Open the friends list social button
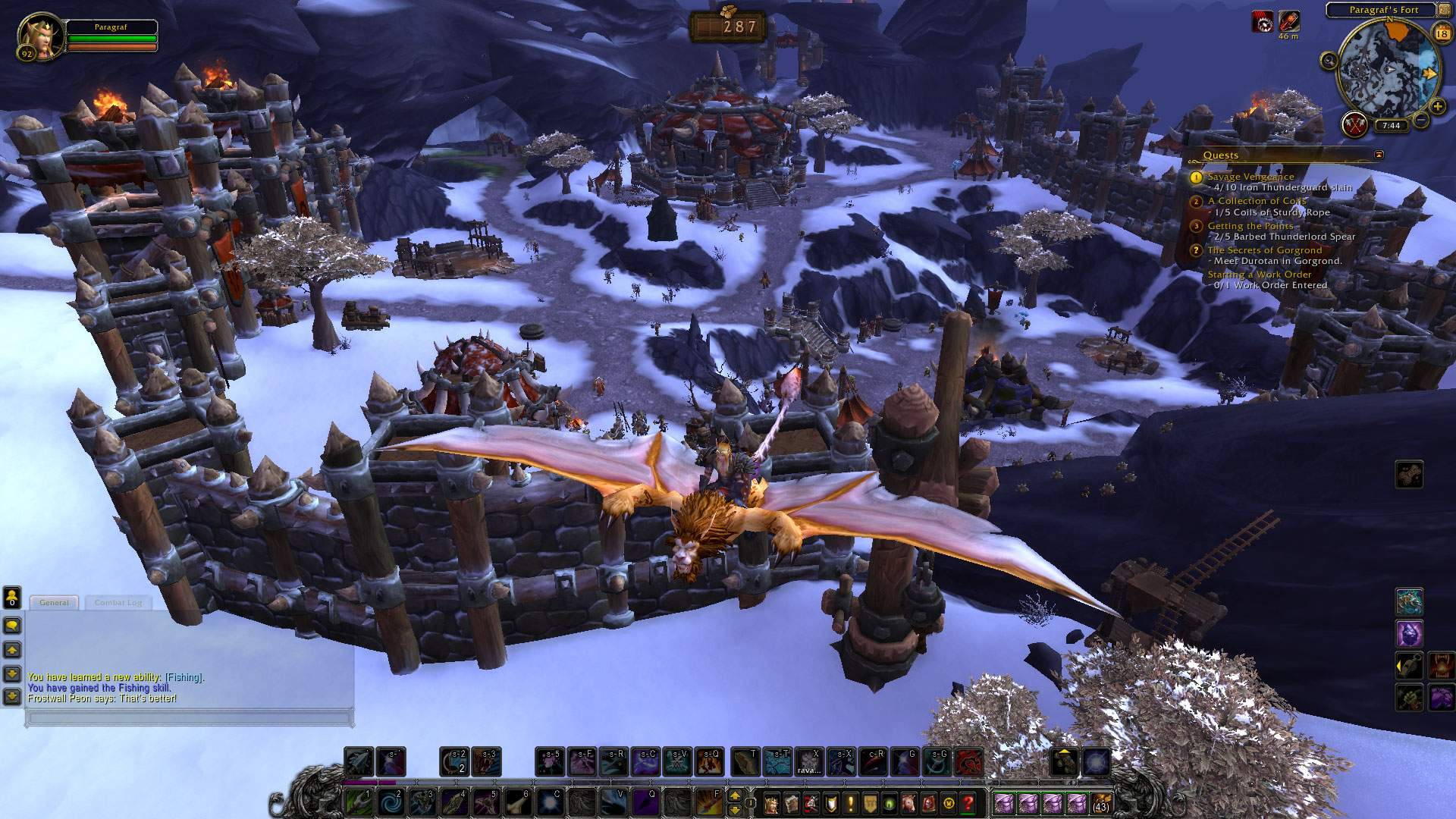 (12, 598)
